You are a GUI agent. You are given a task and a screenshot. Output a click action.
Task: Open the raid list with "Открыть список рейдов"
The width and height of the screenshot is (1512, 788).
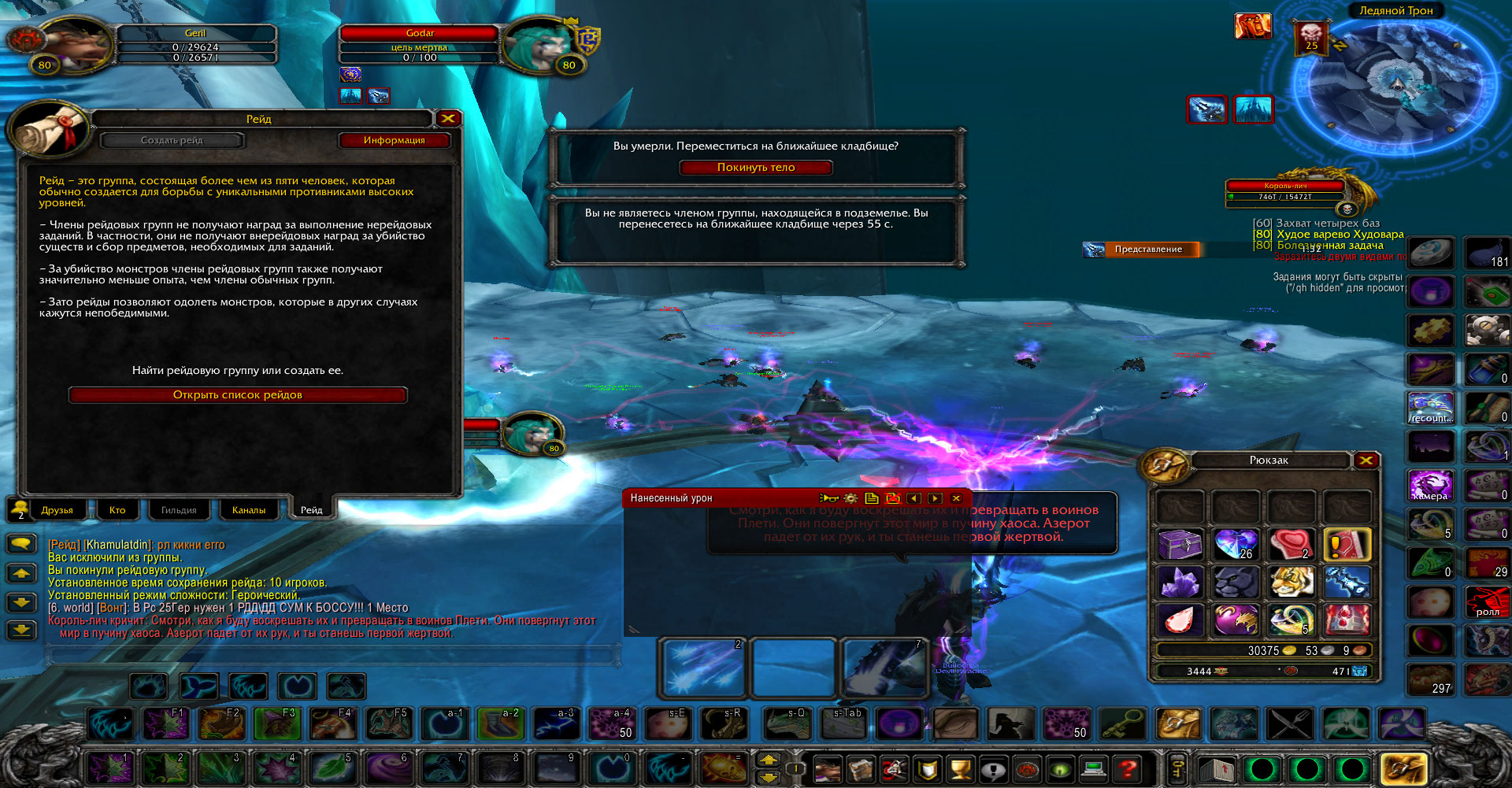click(x=237, y=395)
